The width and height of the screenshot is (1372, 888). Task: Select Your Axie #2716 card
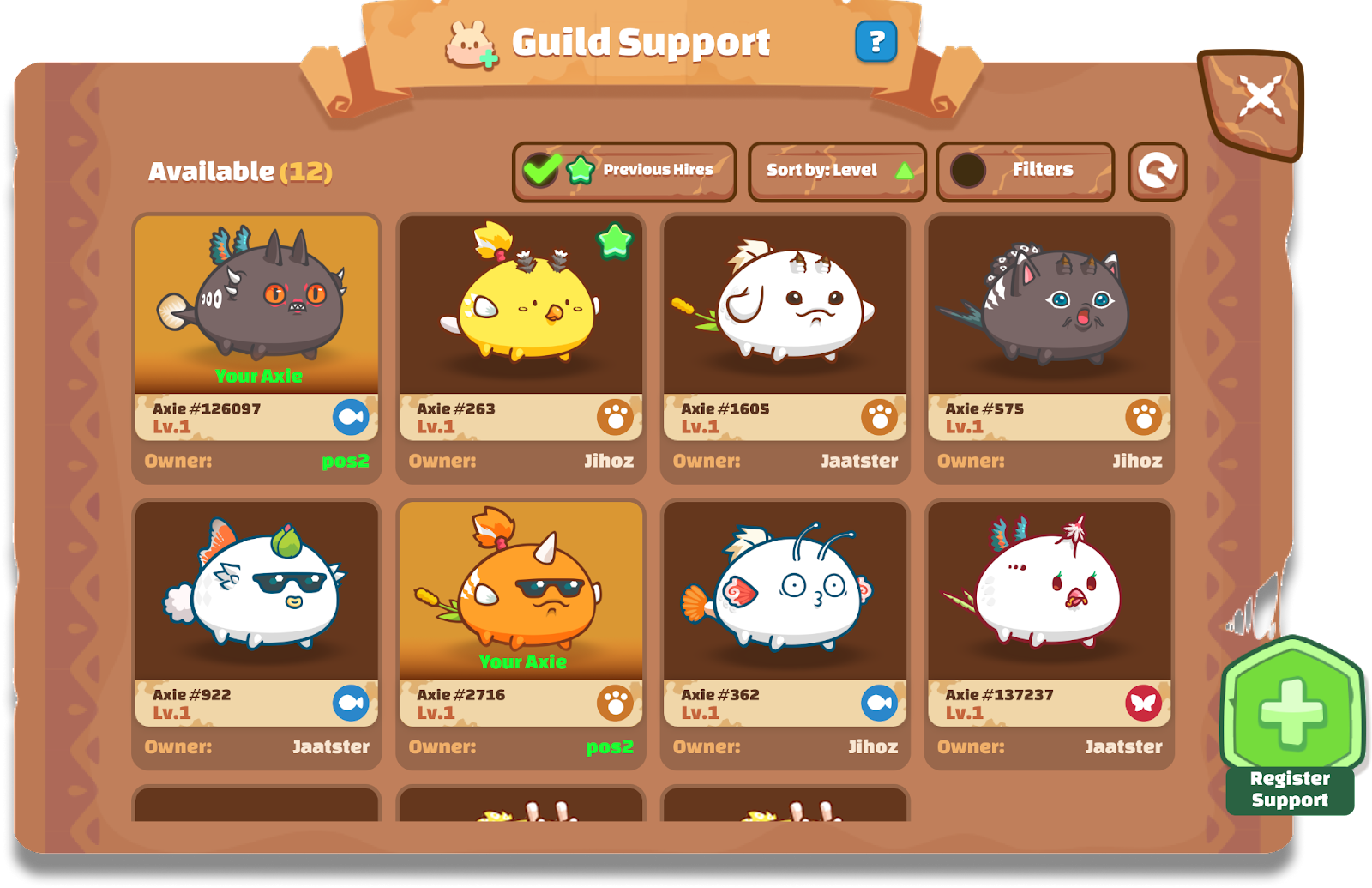(521, 592)
